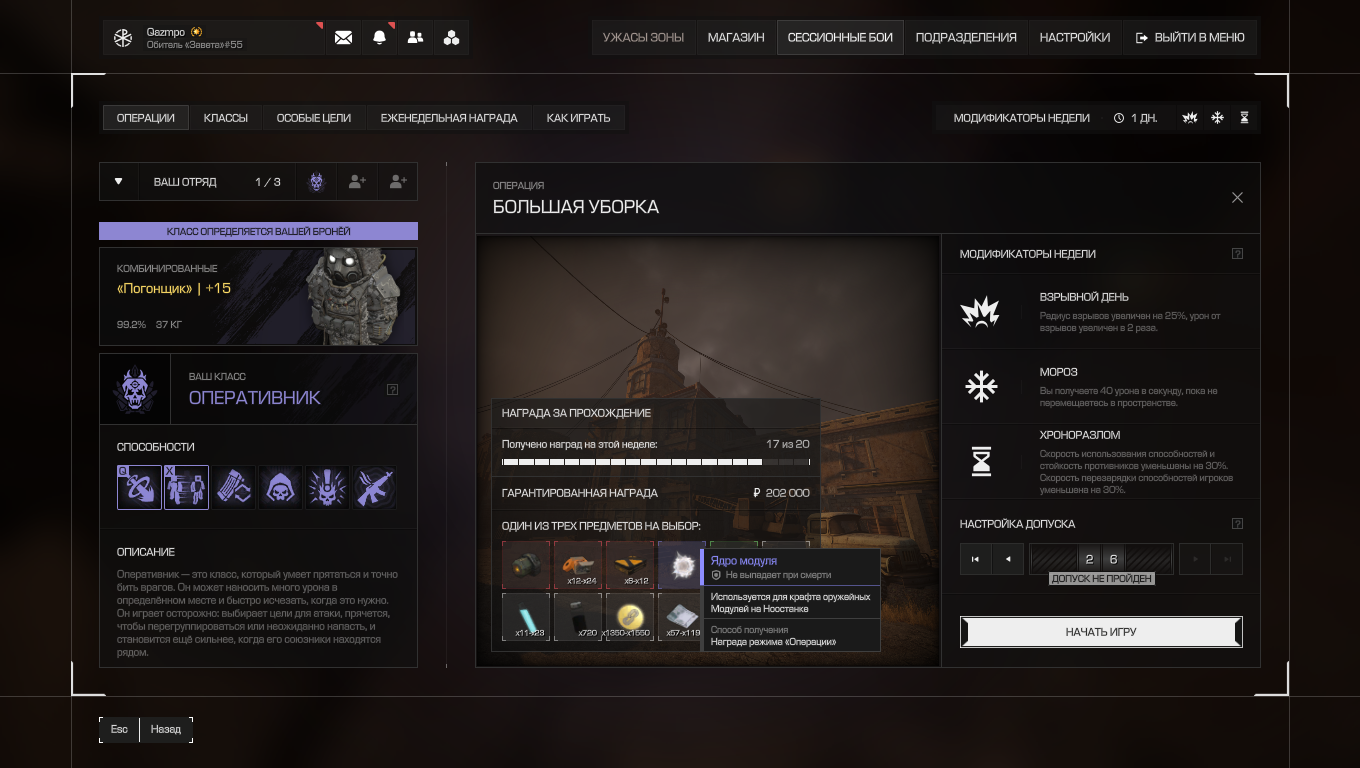Check the notifications bell icon
The width and height of the screenshot is (1360, 768).
(x=379, y=38)
